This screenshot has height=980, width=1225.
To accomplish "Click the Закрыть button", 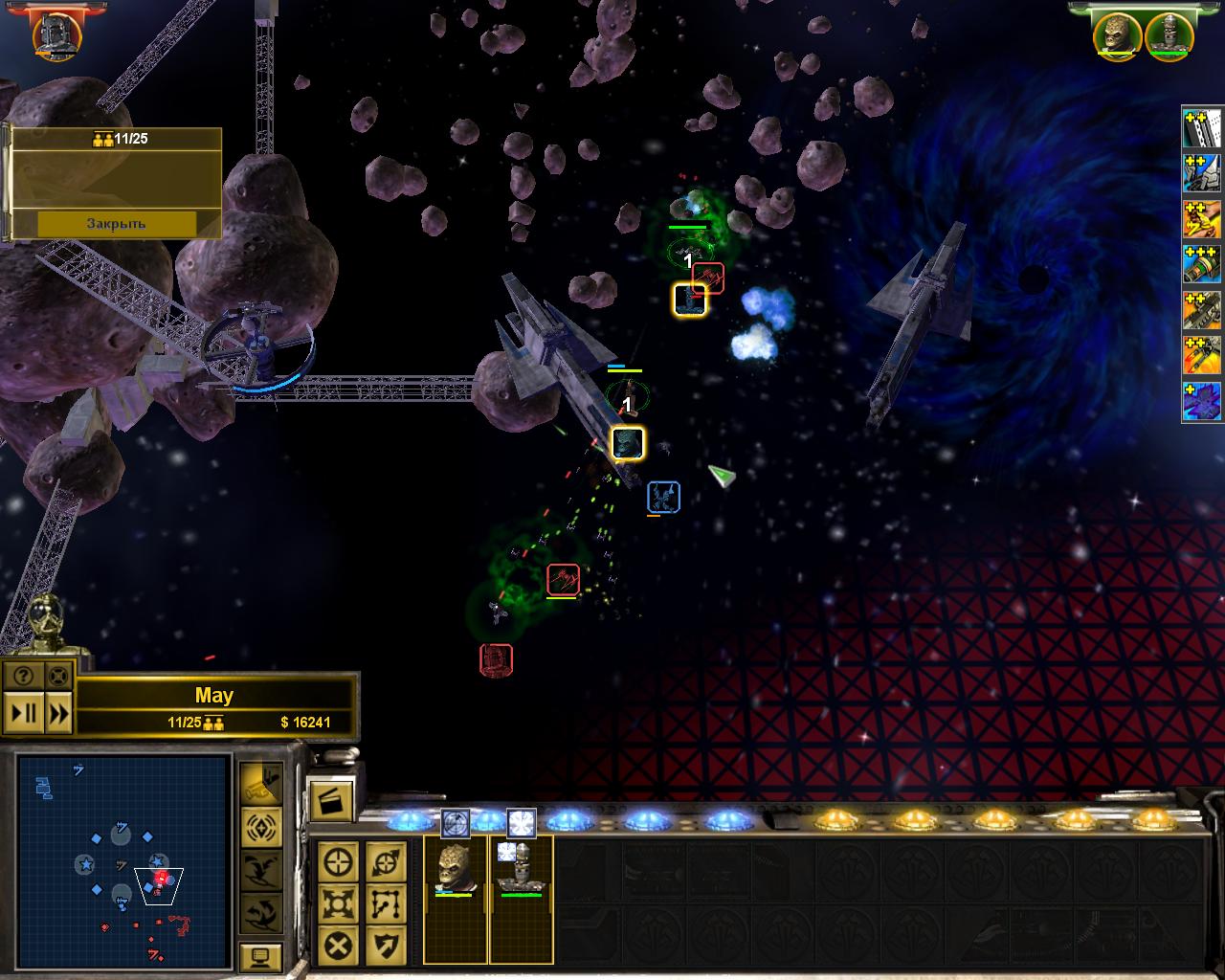I will tap(116, 223).
